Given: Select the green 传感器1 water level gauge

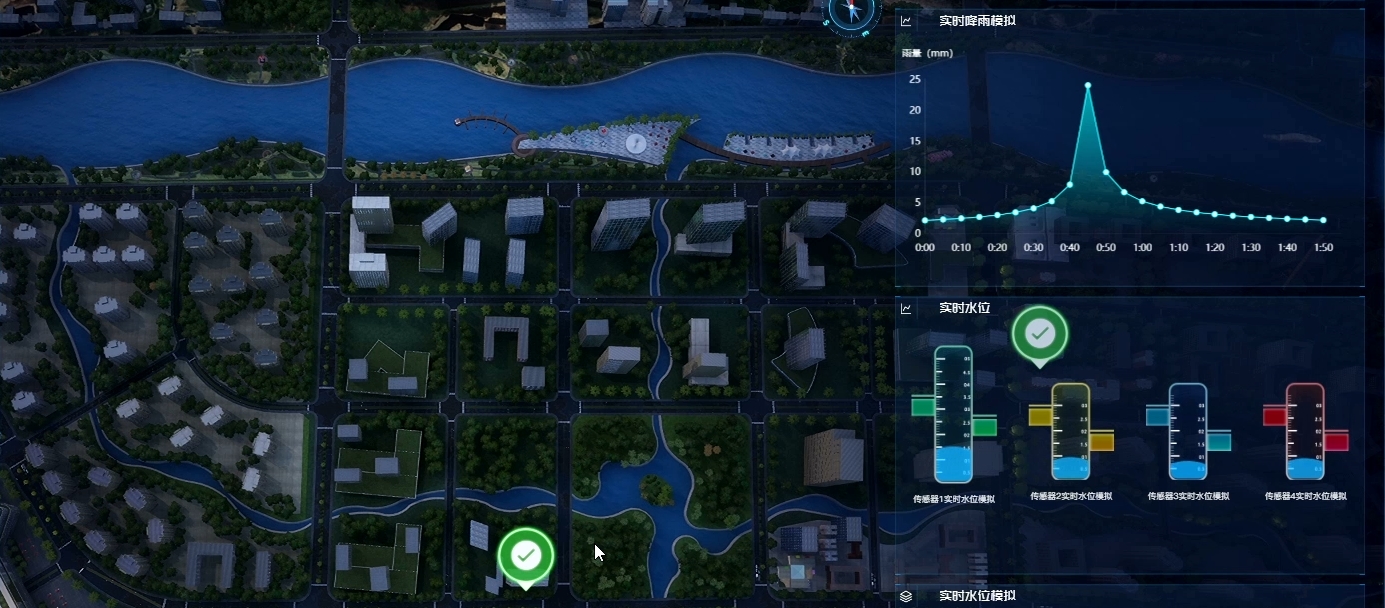Looking at the screenshot, I should [x=953, y=415].
